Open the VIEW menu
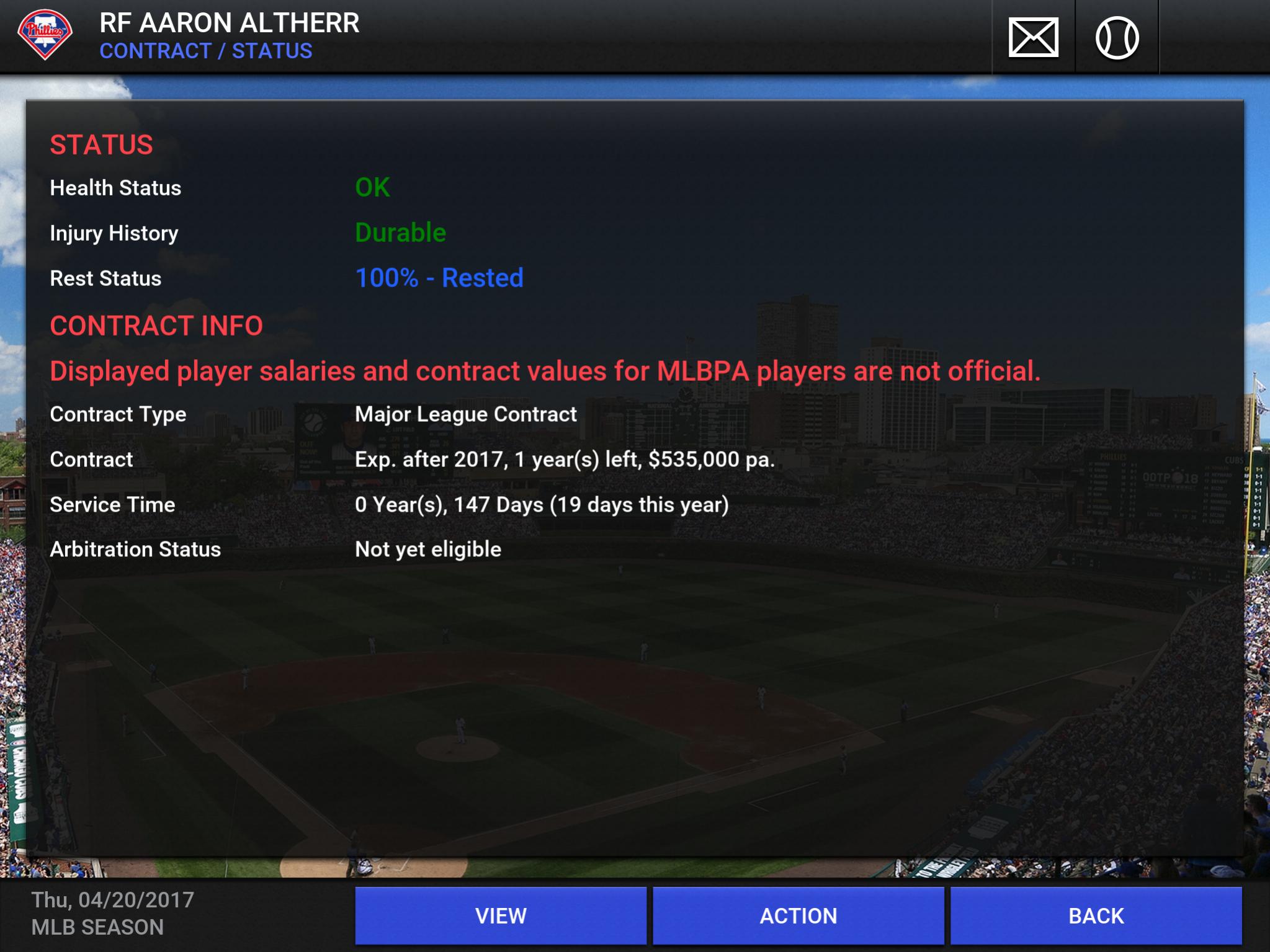The width and height of the screenshot is (1270, 952). point(500,915)
